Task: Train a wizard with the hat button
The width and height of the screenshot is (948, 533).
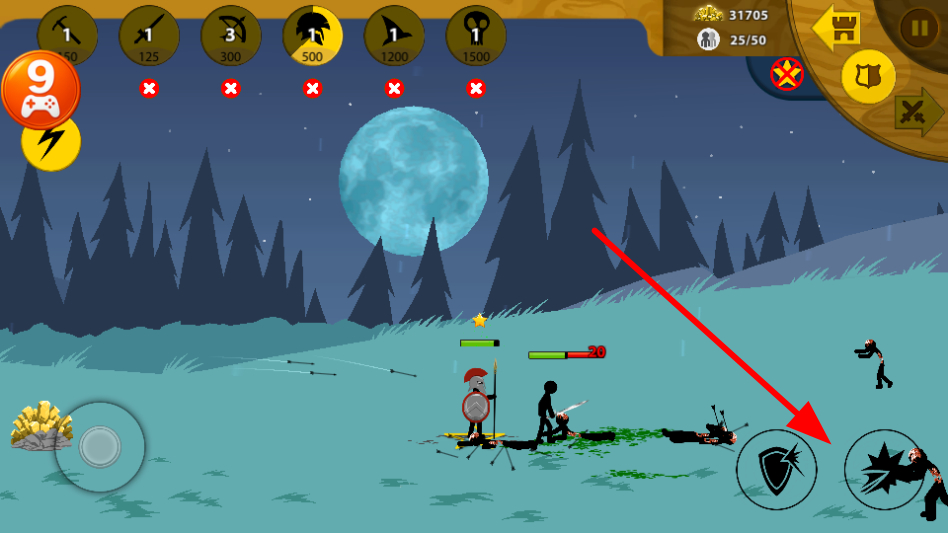Action: [x=394, y=36]
